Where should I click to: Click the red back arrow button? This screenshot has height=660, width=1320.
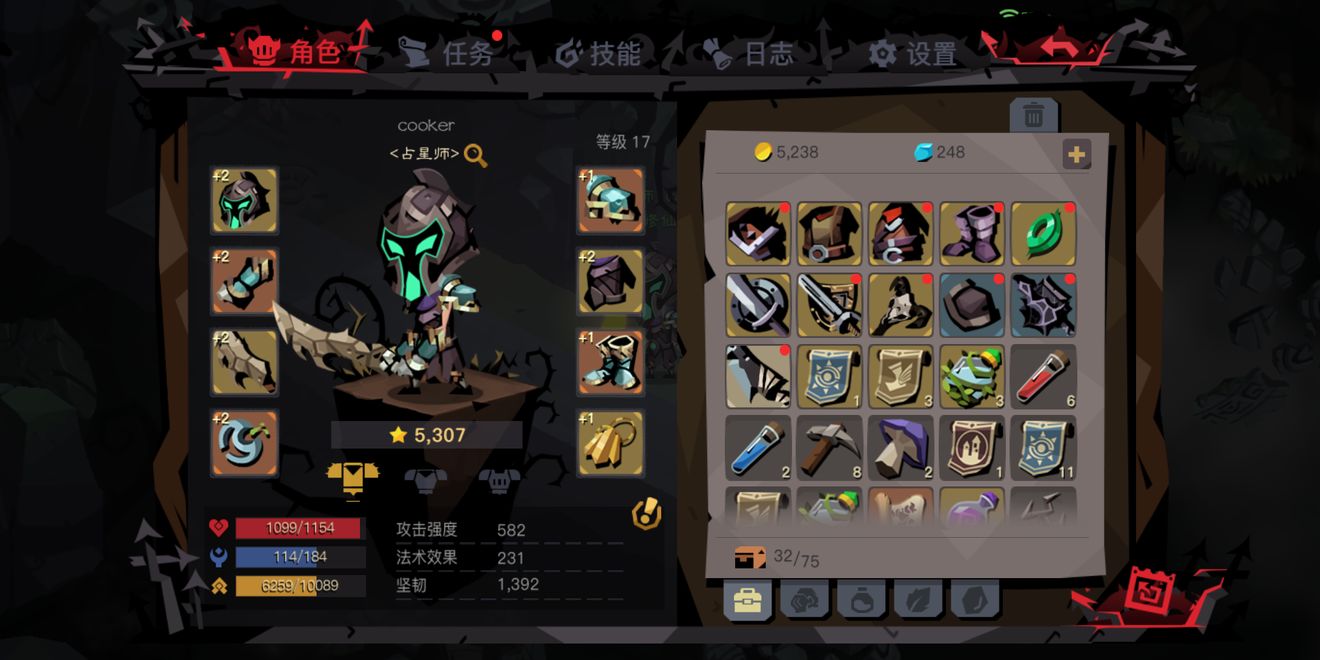pos(1059,47)
